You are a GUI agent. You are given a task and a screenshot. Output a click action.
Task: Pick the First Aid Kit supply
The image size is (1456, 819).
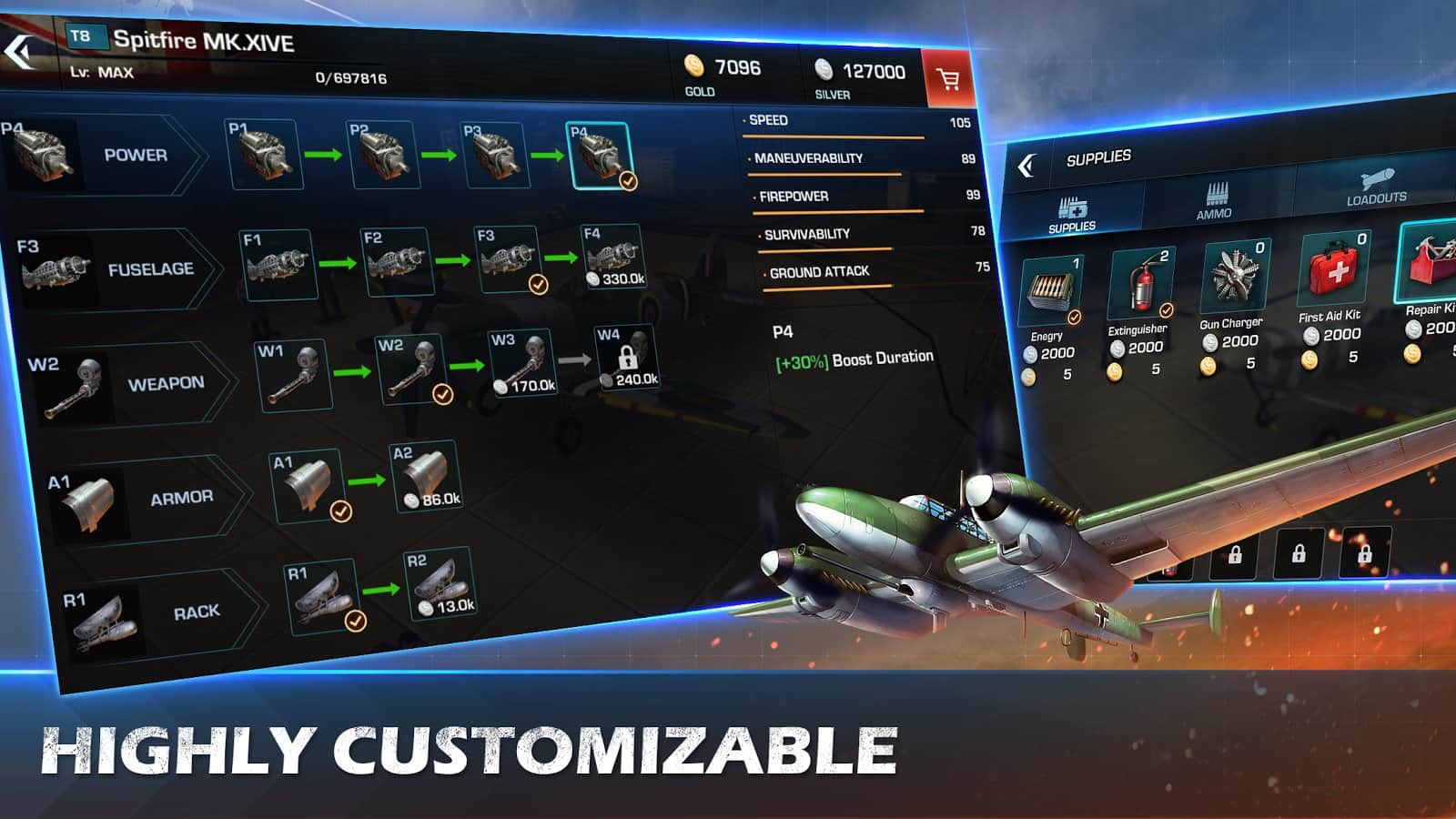click(1335, 268)
